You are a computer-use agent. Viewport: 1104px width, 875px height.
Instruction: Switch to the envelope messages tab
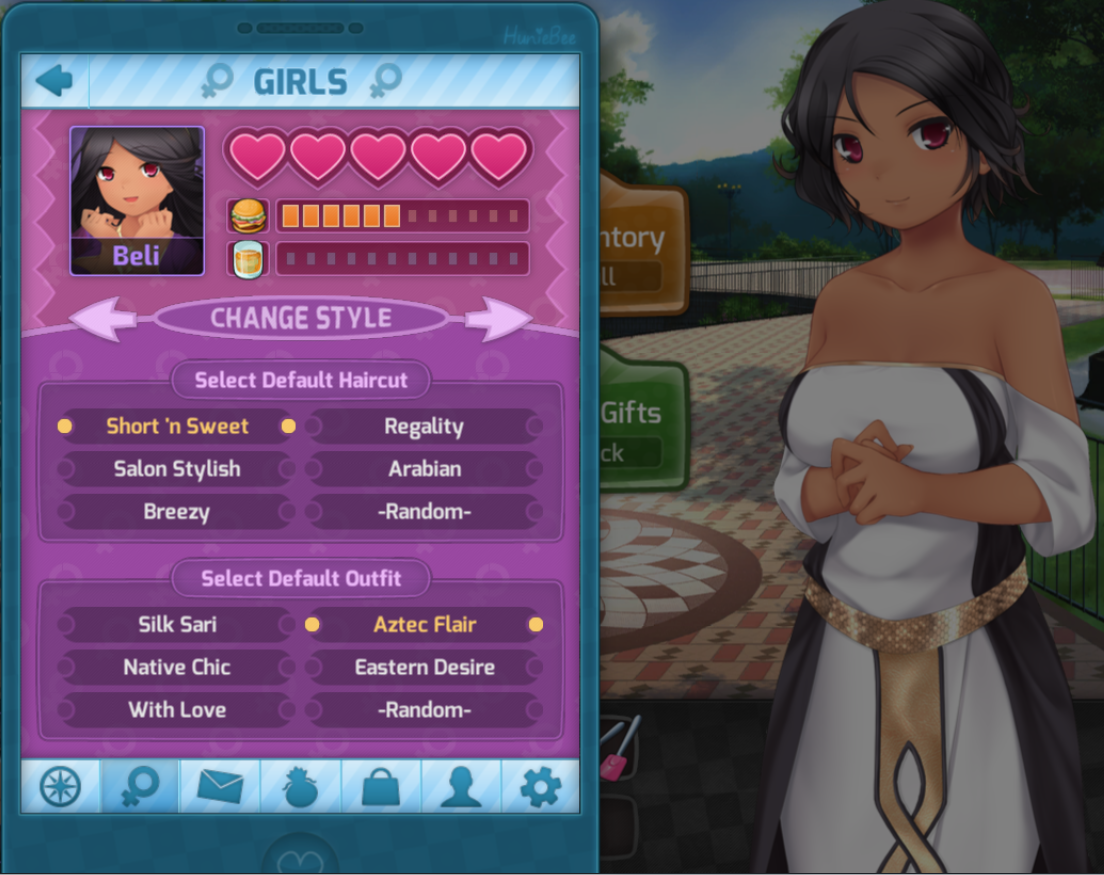[x=220, y=787]
